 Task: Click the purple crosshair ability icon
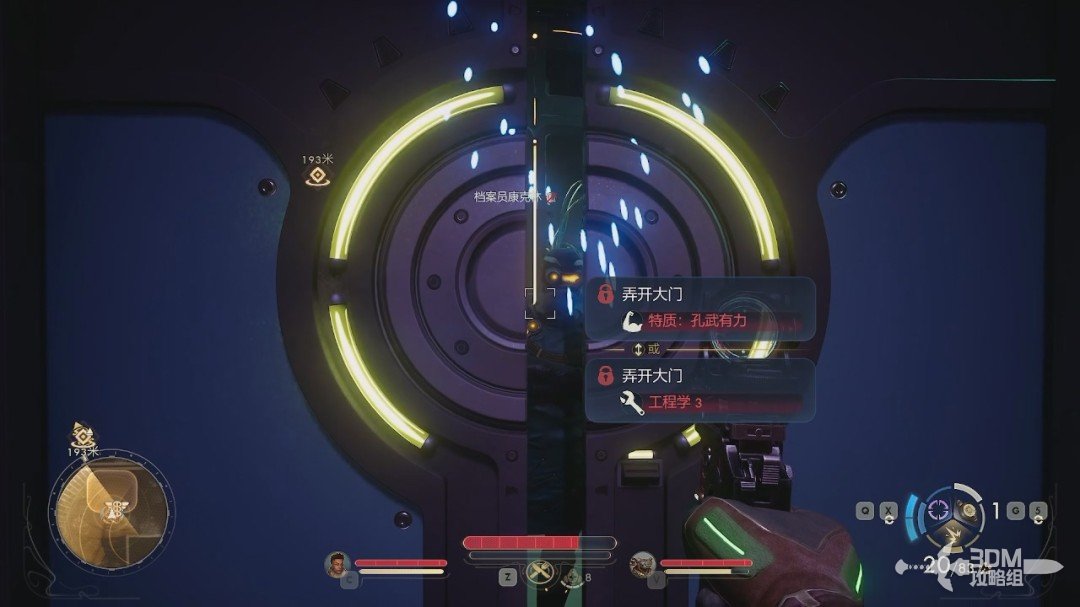point(938,510)
